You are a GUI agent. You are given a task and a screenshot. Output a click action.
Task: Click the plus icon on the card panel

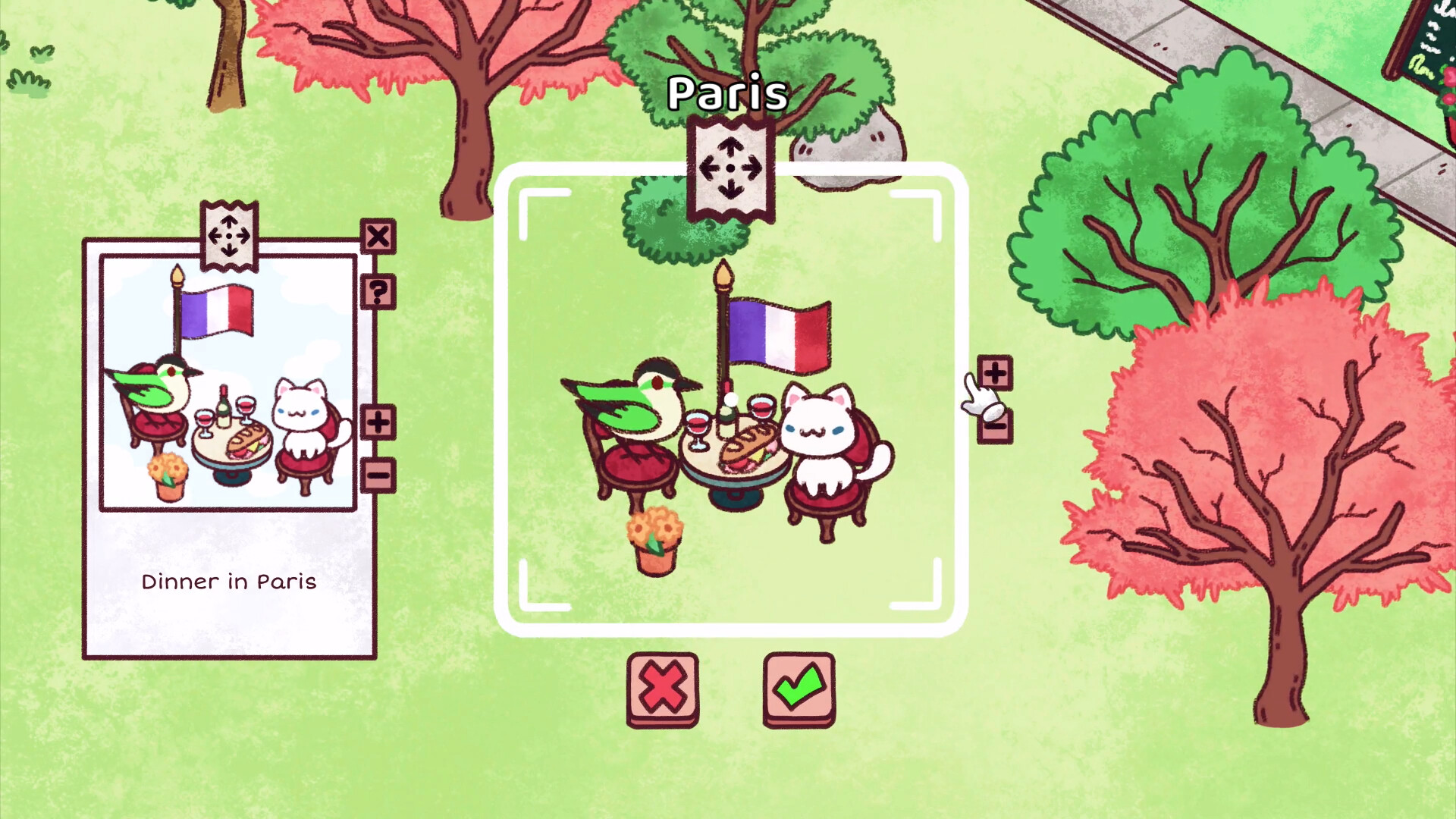[x=379, y=422]
